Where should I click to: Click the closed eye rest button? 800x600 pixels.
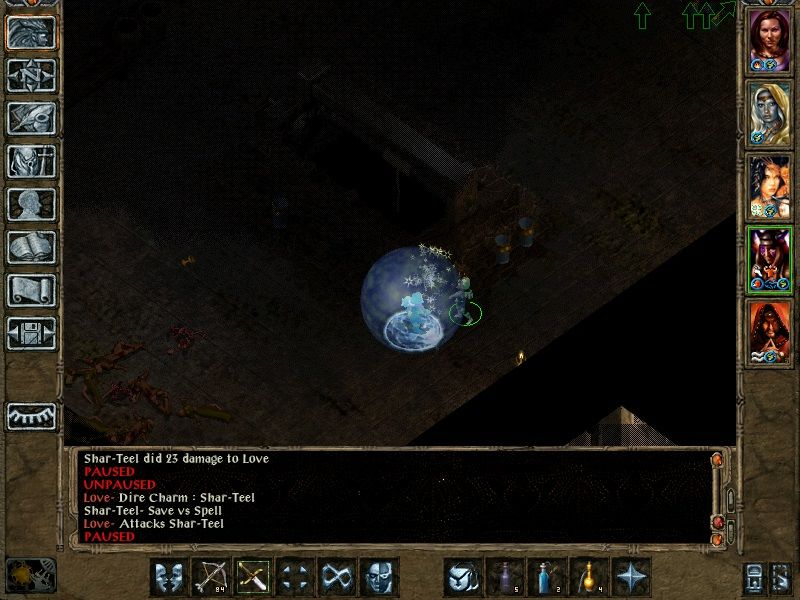tap(31, 415)
